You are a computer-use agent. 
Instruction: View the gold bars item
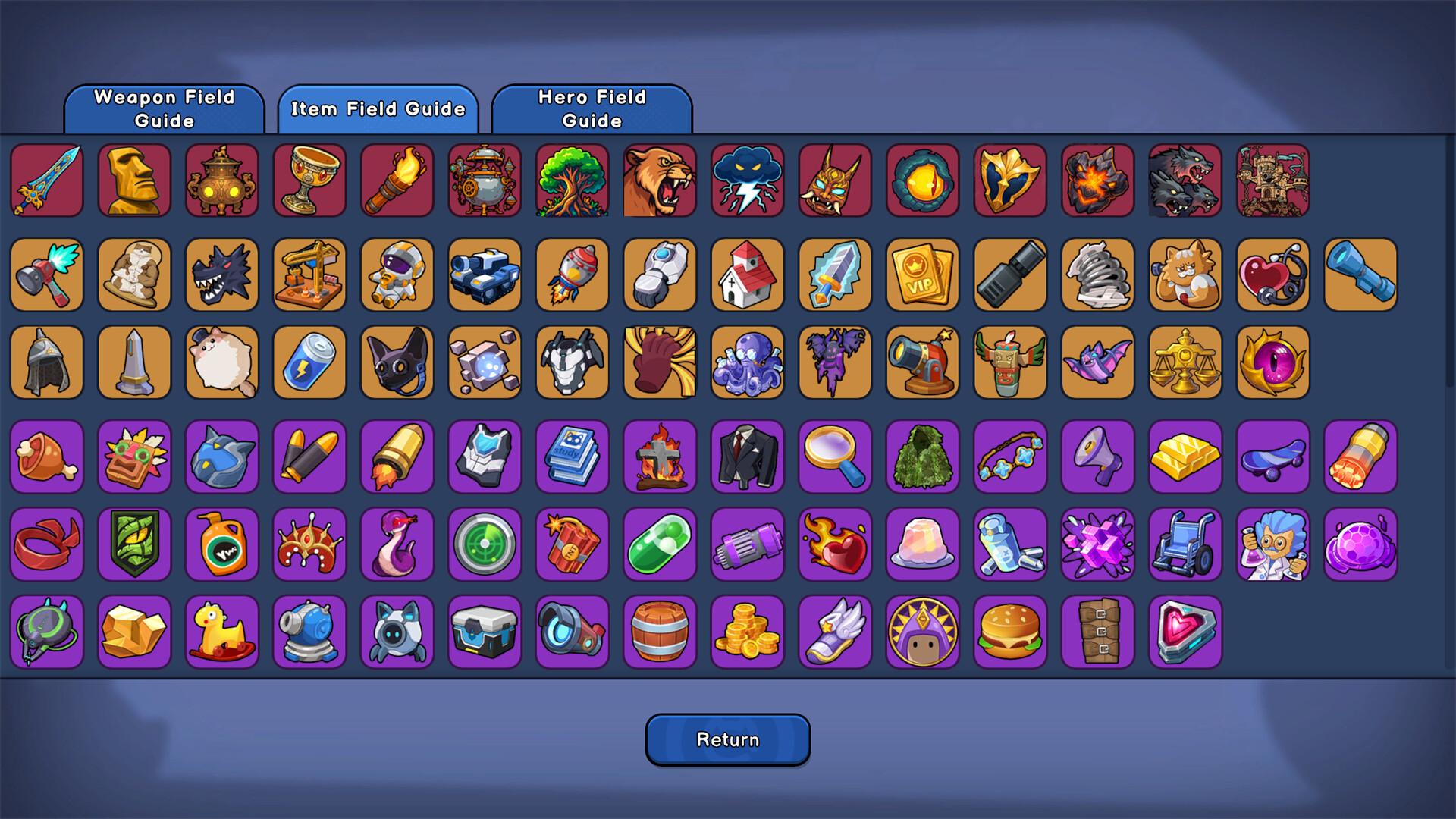(1185, 457)
